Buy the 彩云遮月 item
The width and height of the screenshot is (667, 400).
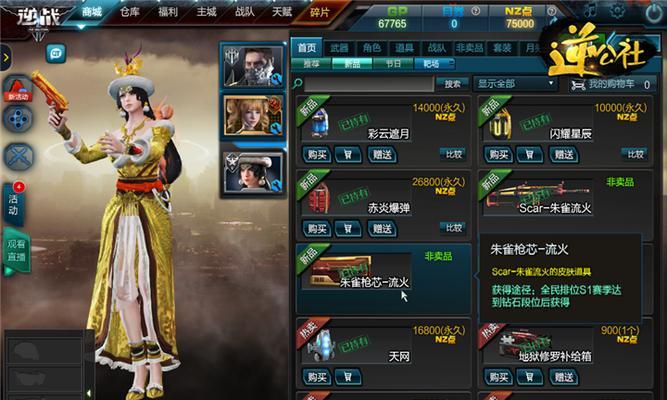[317, 154]
